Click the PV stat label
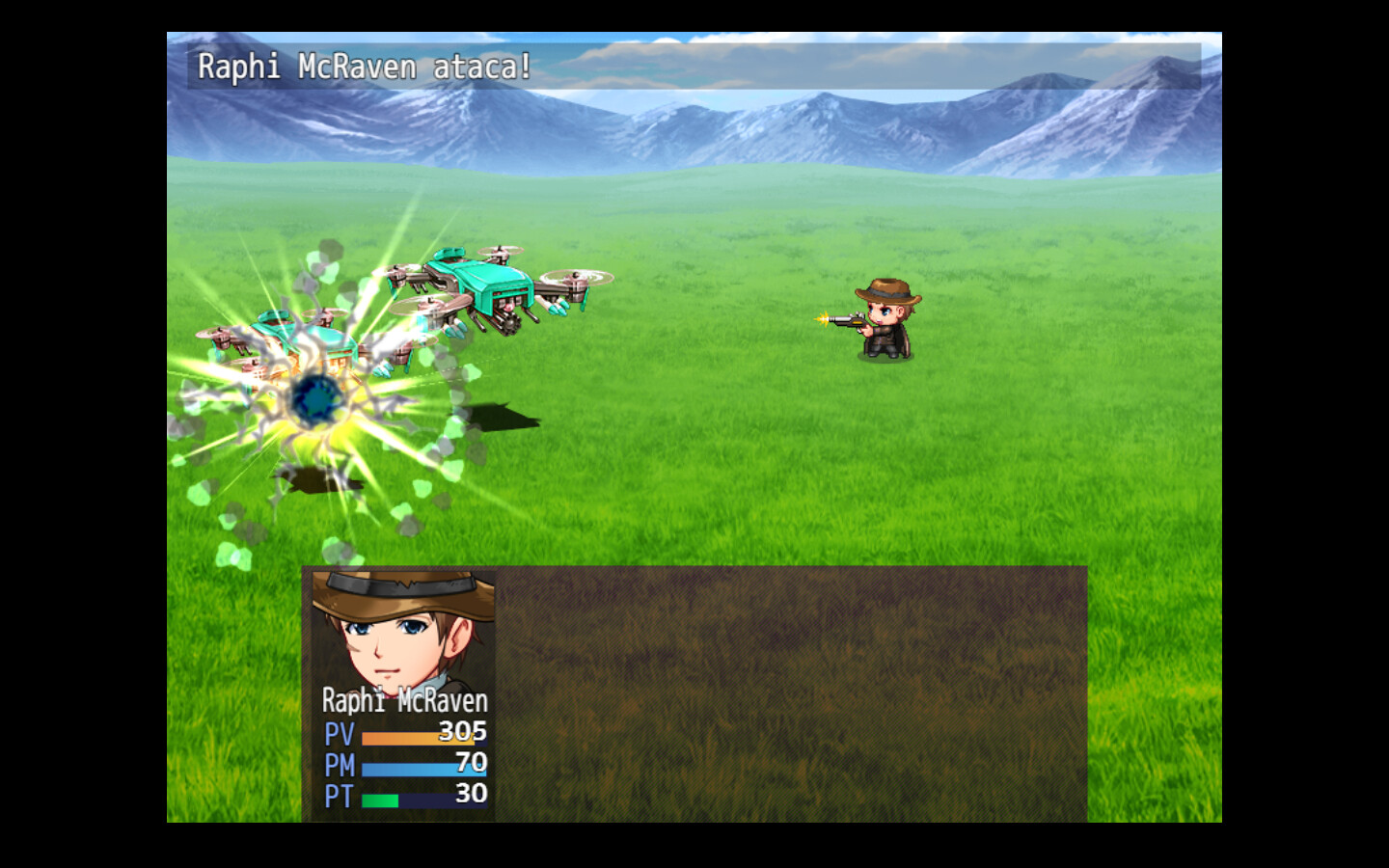This screenshot has height=868, width=1389. [x=338, y=734]
